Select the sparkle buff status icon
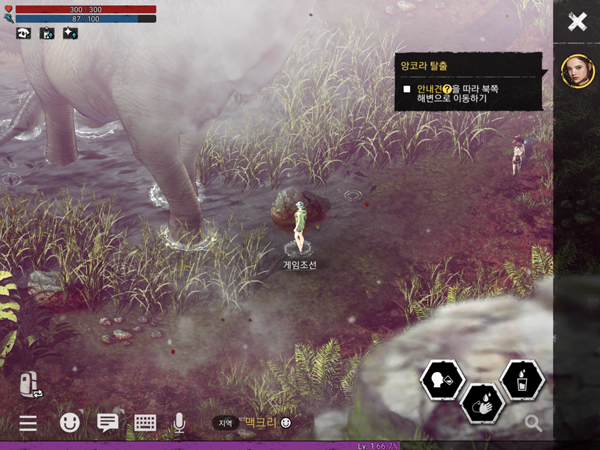Screen dimensions: 600x450 pyautogui.click(x=70, y=32)
